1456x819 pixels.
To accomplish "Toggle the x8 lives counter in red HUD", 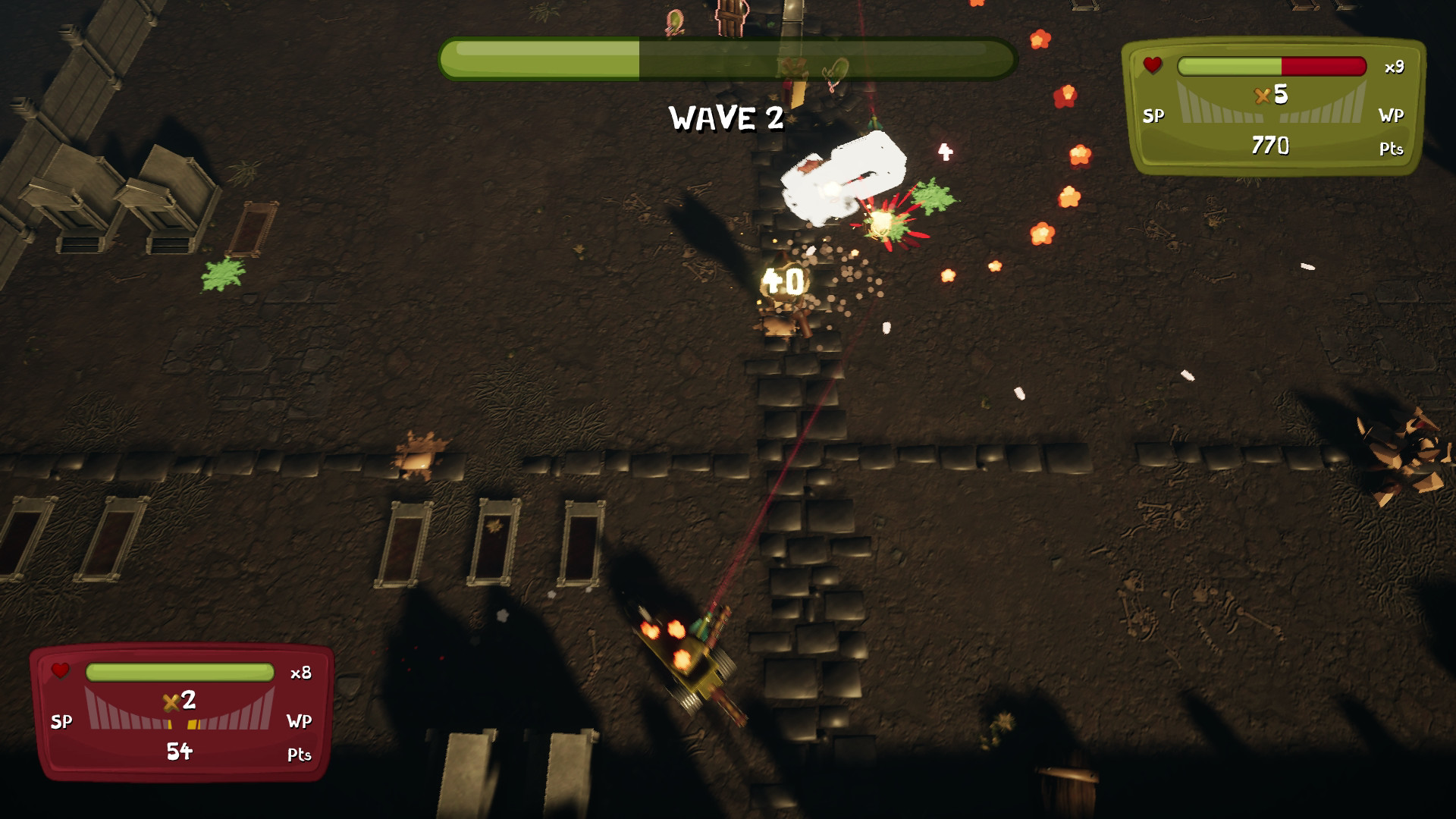I will tap(301, 672).
